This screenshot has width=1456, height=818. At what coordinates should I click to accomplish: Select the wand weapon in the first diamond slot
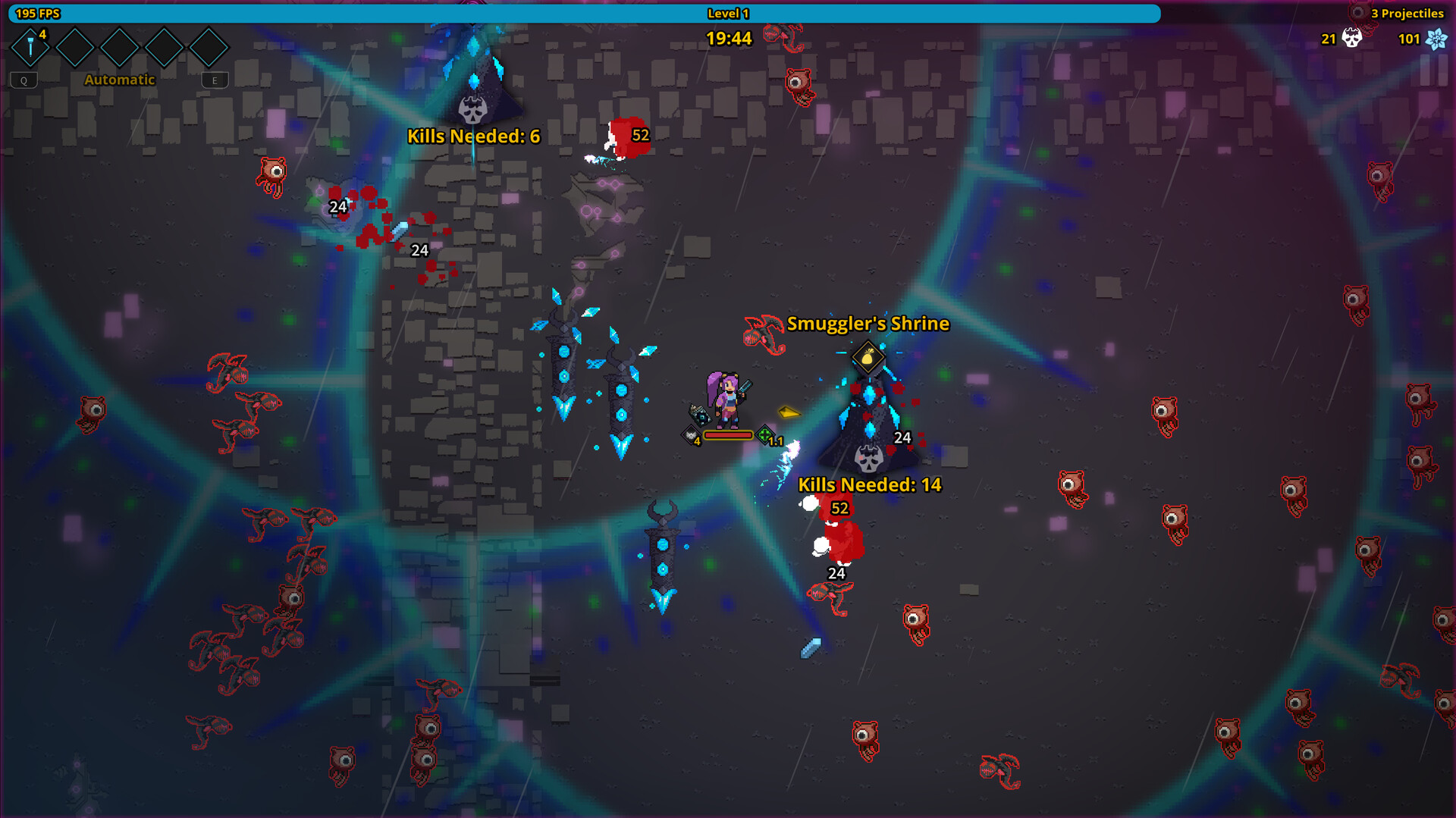coord(29,47)
